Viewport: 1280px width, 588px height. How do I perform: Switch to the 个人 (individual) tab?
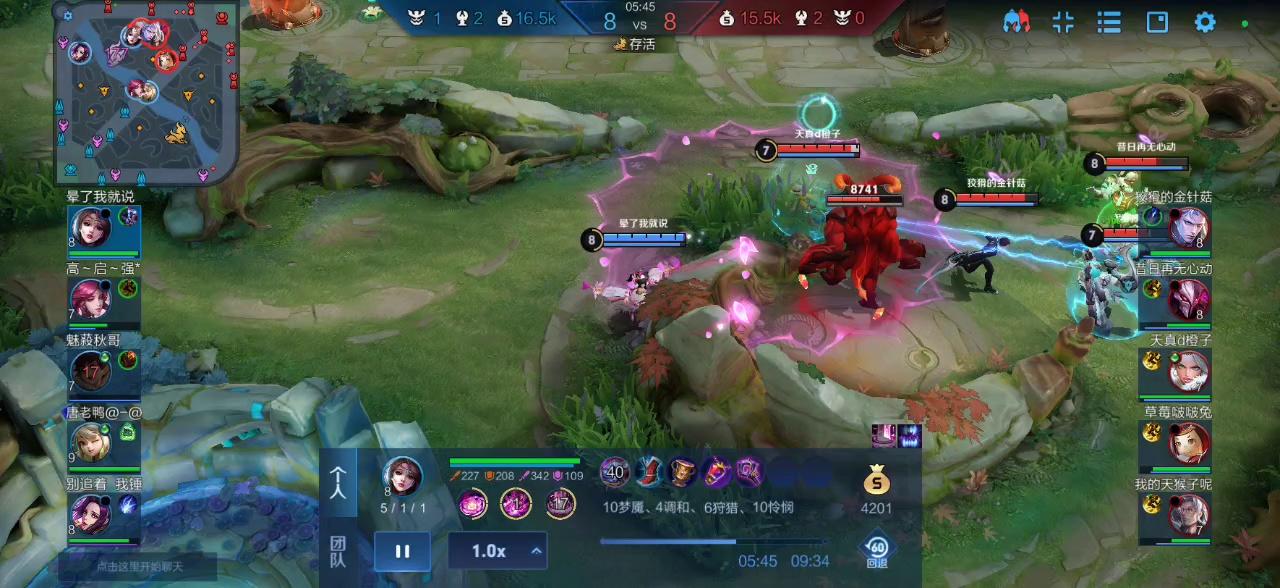coord(340,483)
